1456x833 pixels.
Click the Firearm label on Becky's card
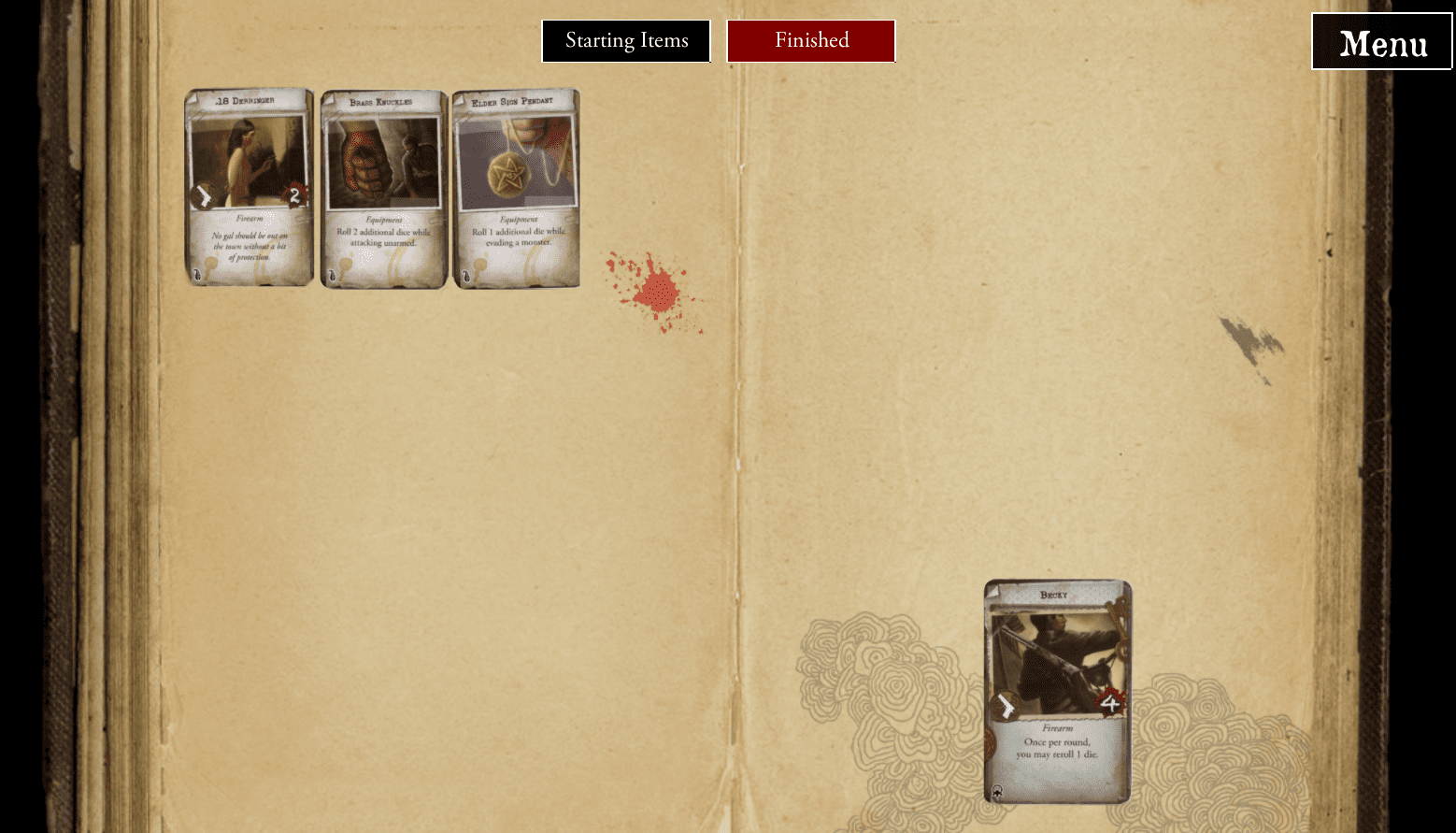[x=1056, y=727]
